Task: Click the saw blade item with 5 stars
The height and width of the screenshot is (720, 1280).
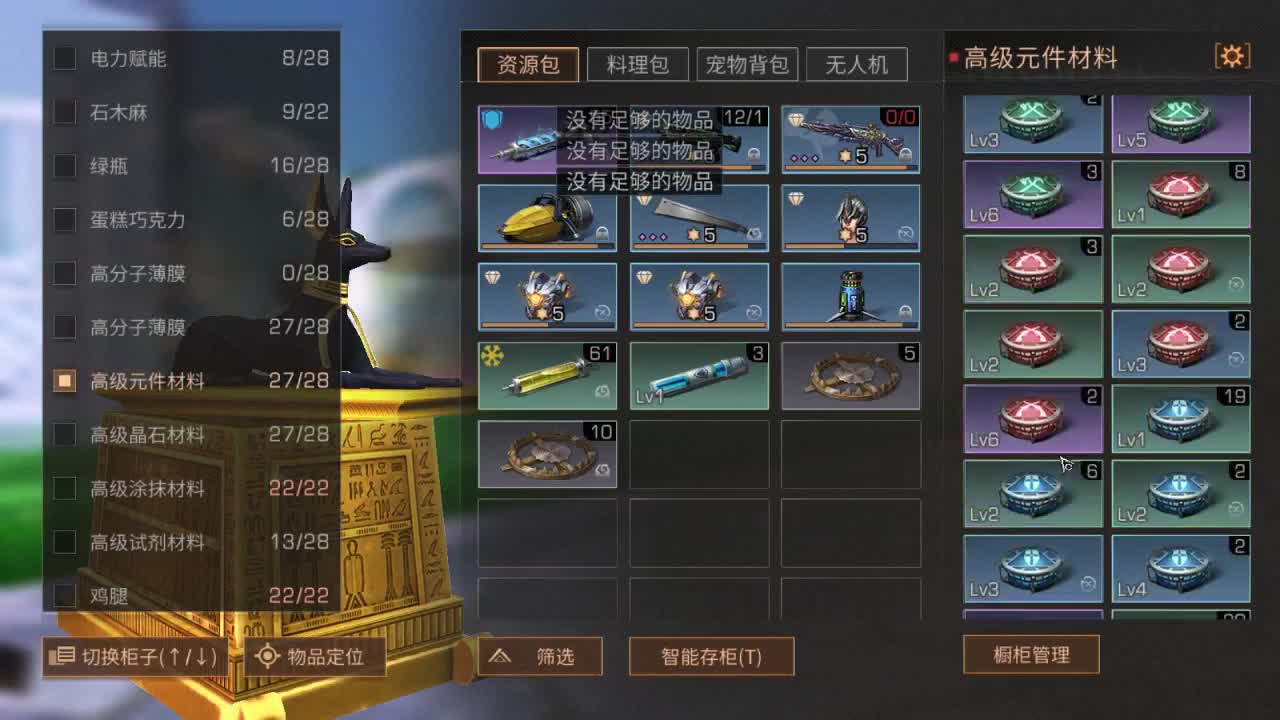Action: (x=699, y=217)
